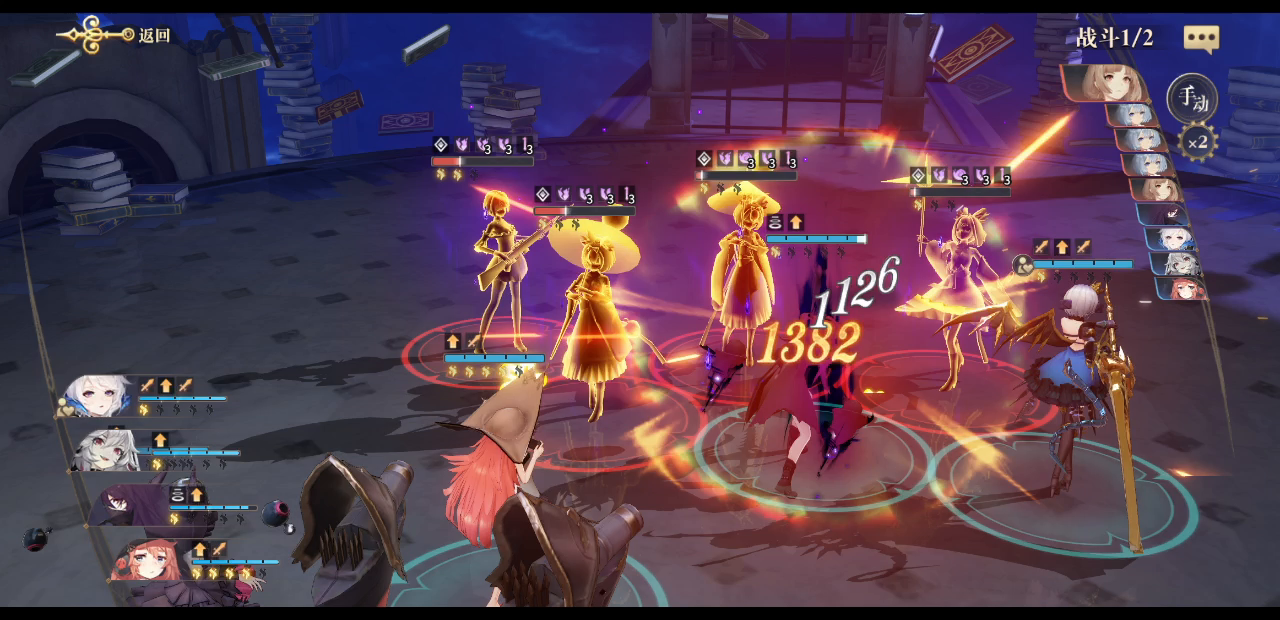Select the red-haired witch party portrait

[148, 562]
